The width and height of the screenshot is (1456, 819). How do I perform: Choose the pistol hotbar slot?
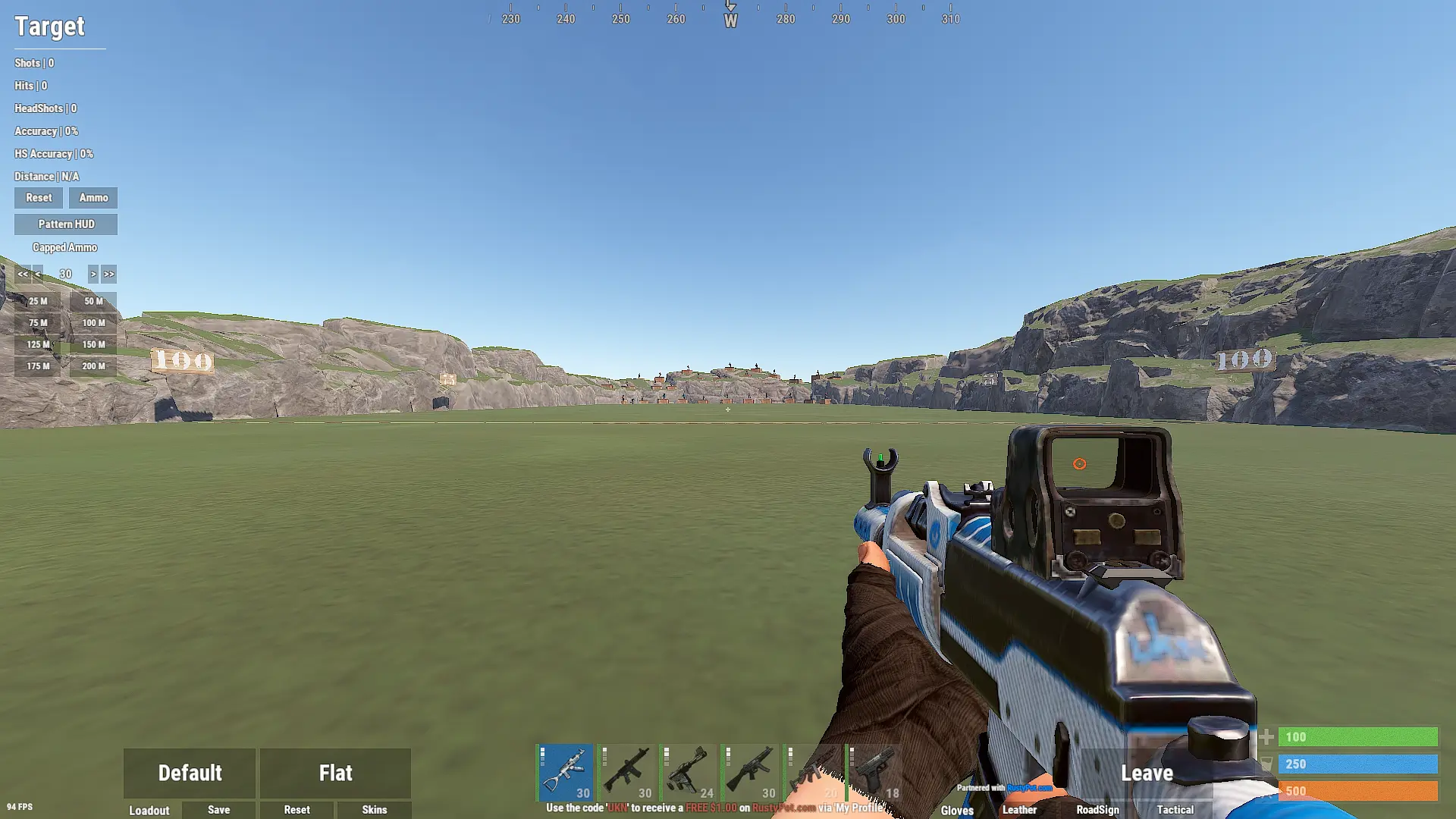point(874,773)
